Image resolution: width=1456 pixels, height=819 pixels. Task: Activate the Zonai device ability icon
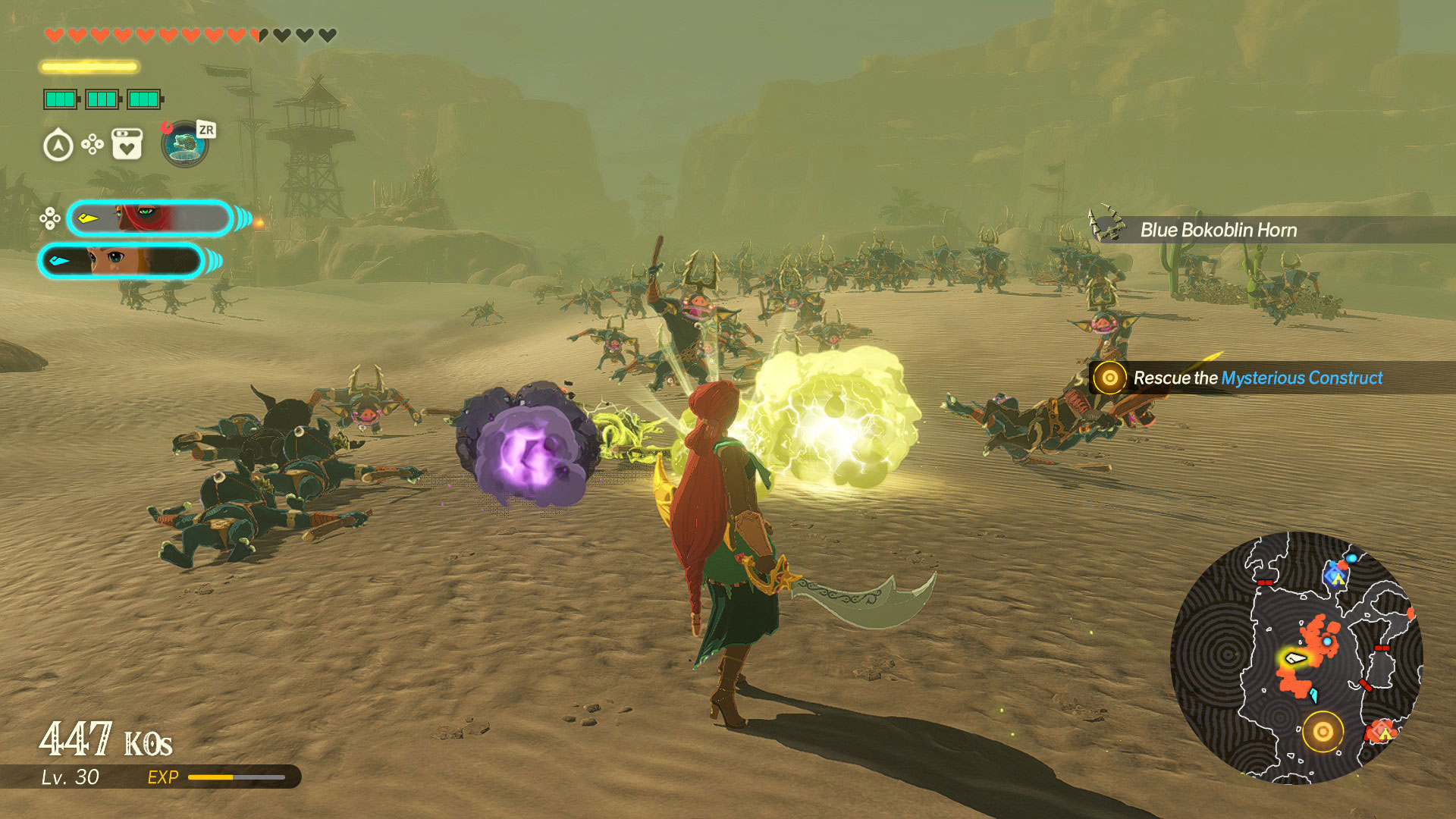click(184, 144)
